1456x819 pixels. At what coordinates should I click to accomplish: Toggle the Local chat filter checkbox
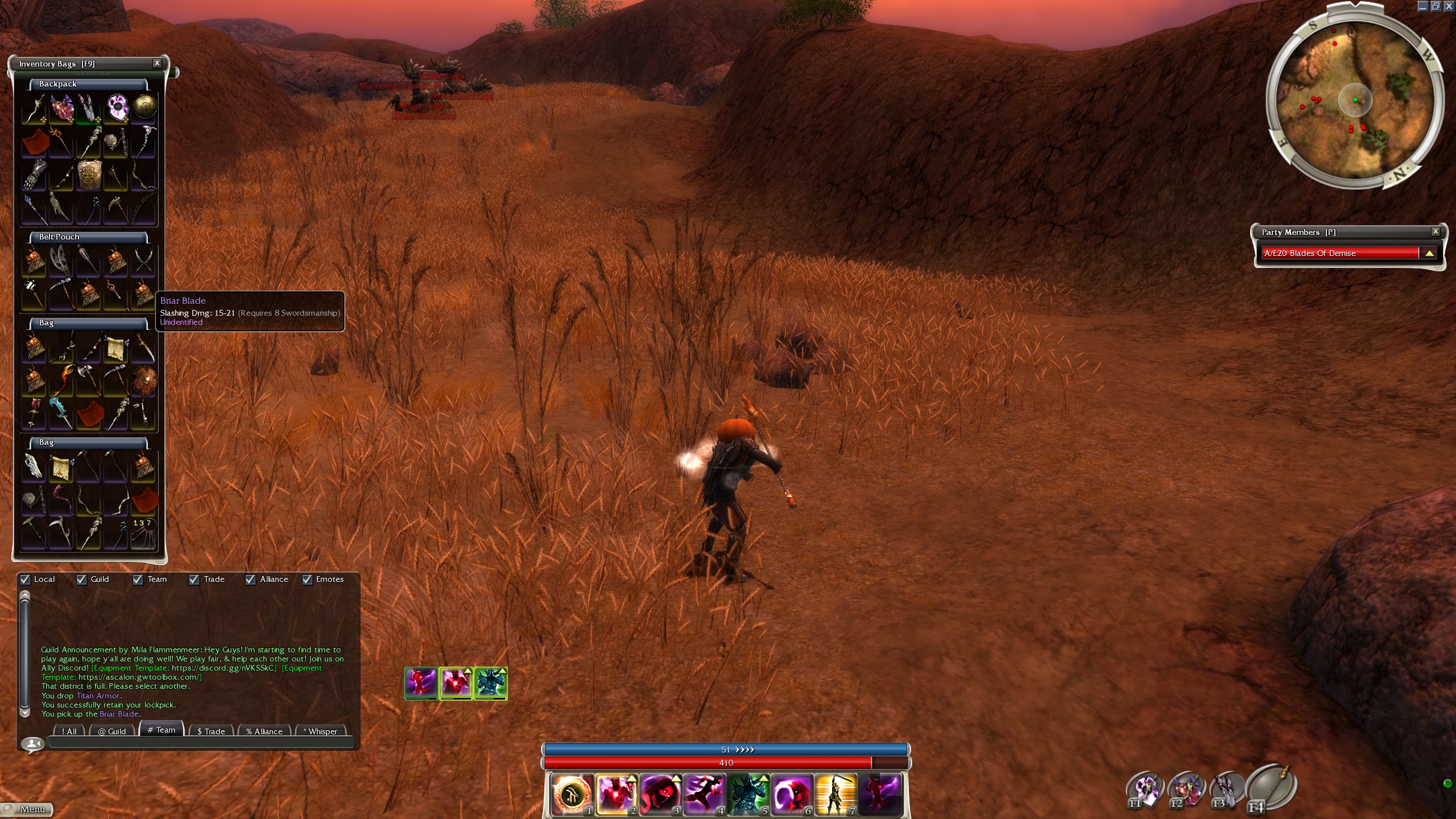click(26, 580)
